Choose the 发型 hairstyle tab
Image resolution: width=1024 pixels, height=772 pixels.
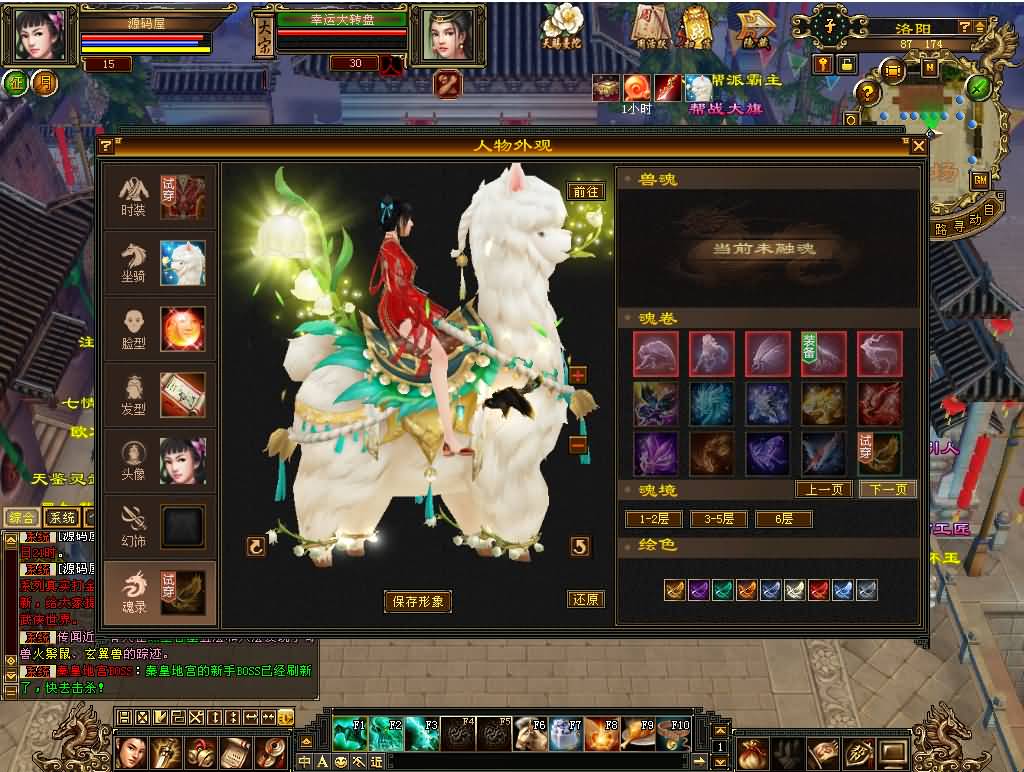(x=160, y=395)
